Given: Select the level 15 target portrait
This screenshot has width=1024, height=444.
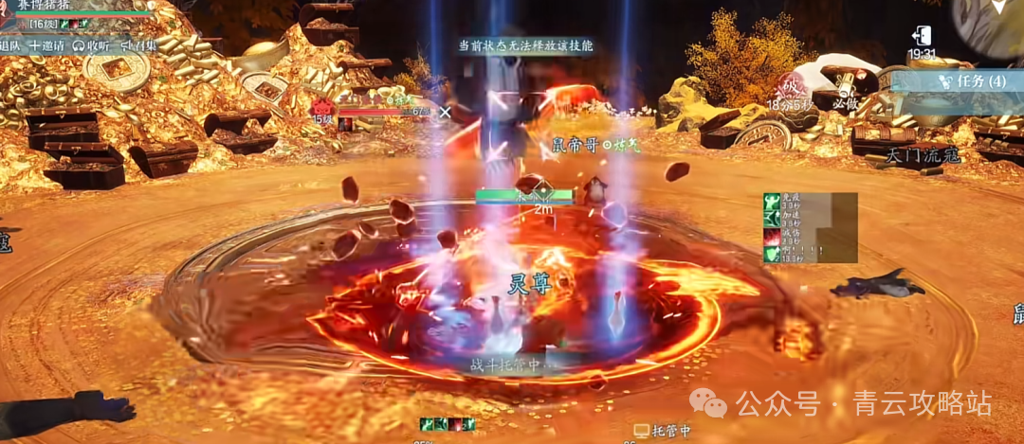Looking at the screenshot, I should [322, 108].
